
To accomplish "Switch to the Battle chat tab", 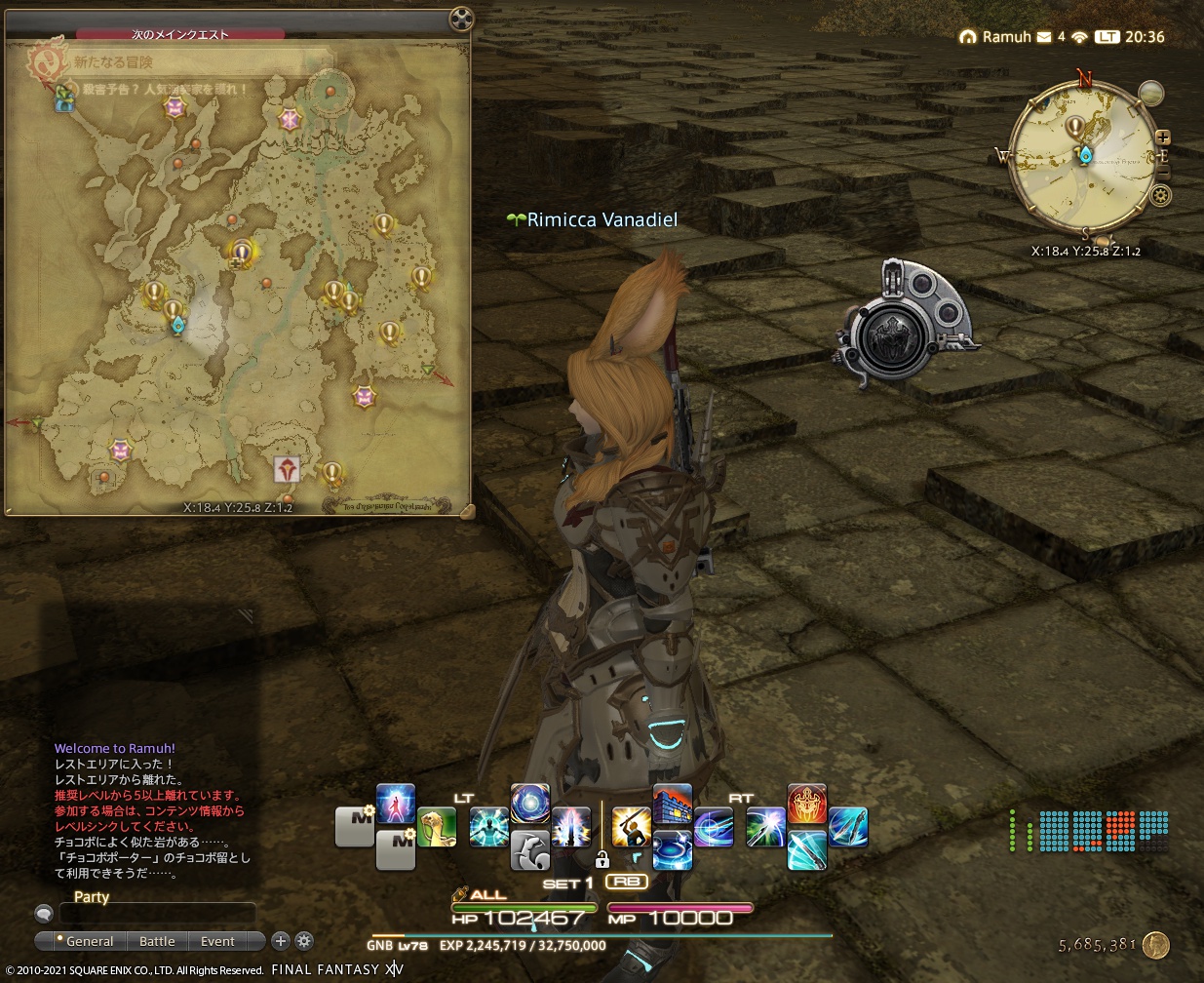I will pos(157,941).
